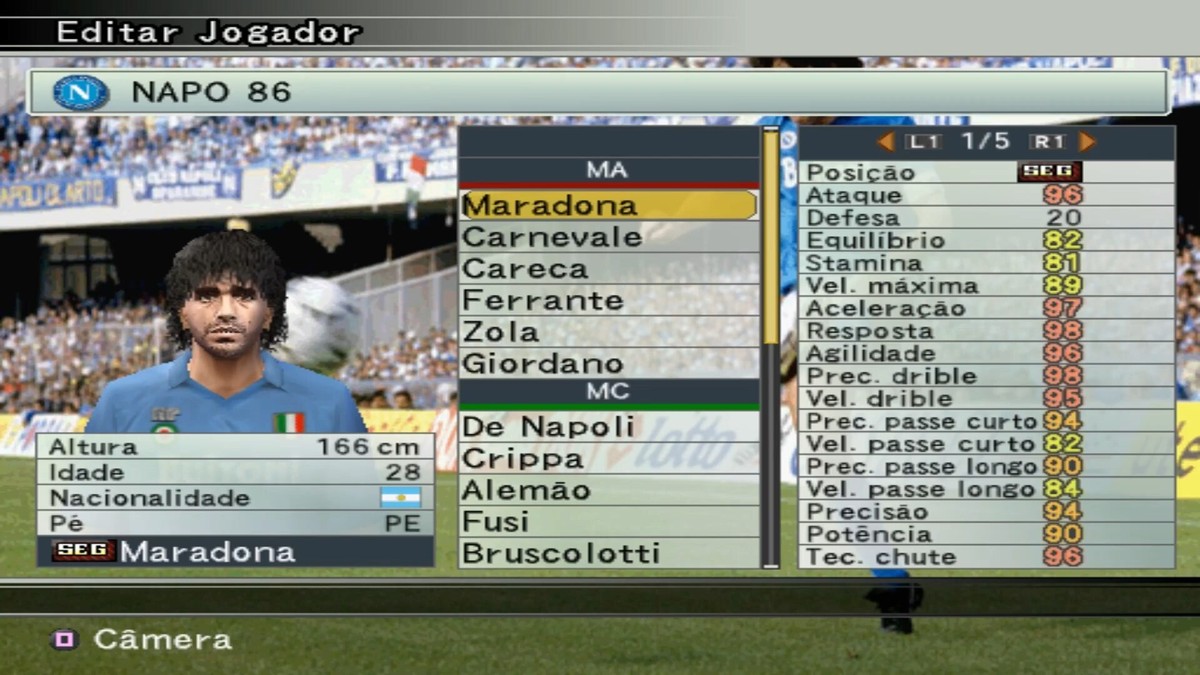Select Maradona in the player list
Image resolution: width=1200 pixels, height=675 pixels.
click(608, 205)
